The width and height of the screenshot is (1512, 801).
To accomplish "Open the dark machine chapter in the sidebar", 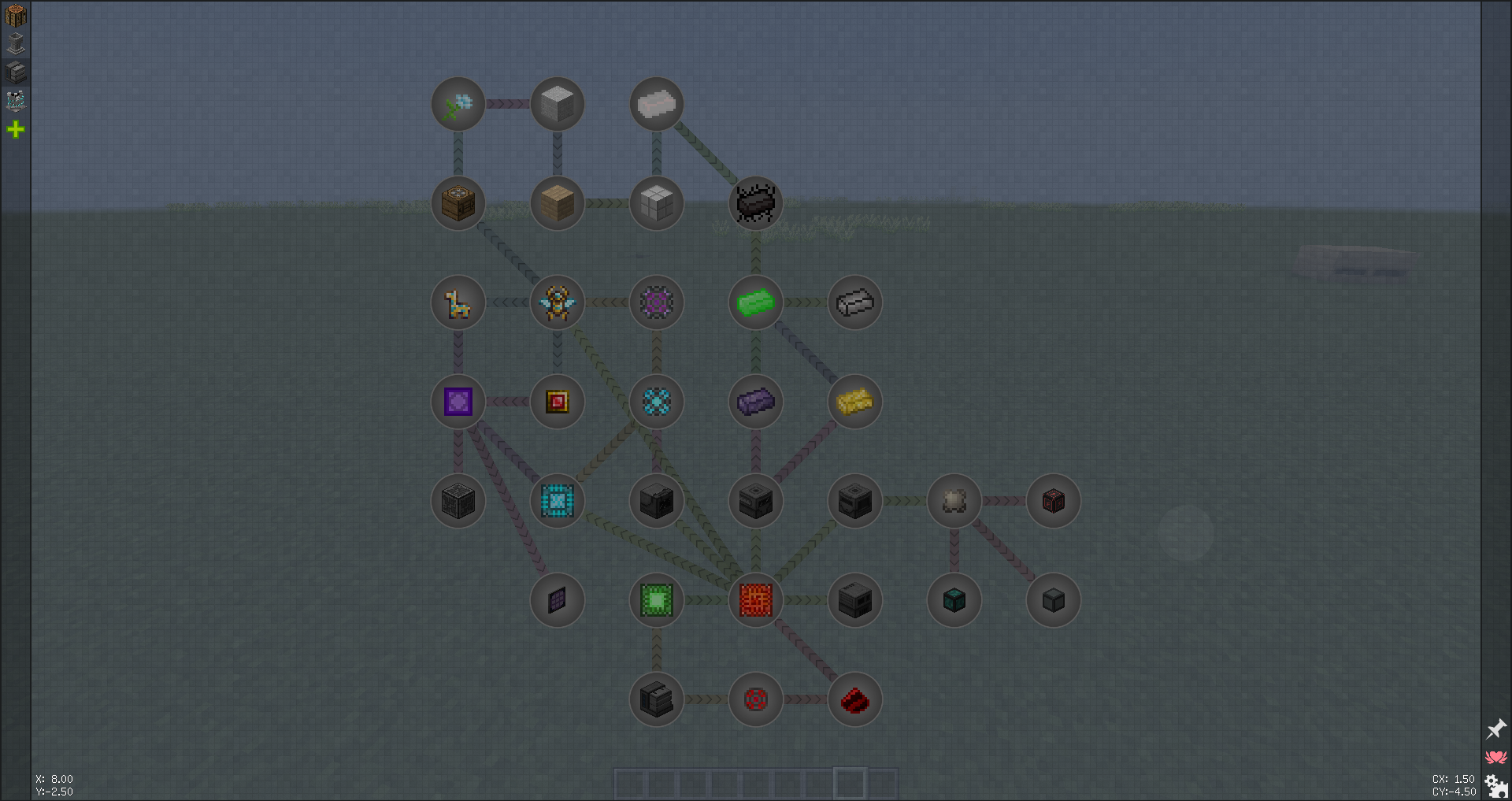I will pyautogui.click(x=16, y=72).
